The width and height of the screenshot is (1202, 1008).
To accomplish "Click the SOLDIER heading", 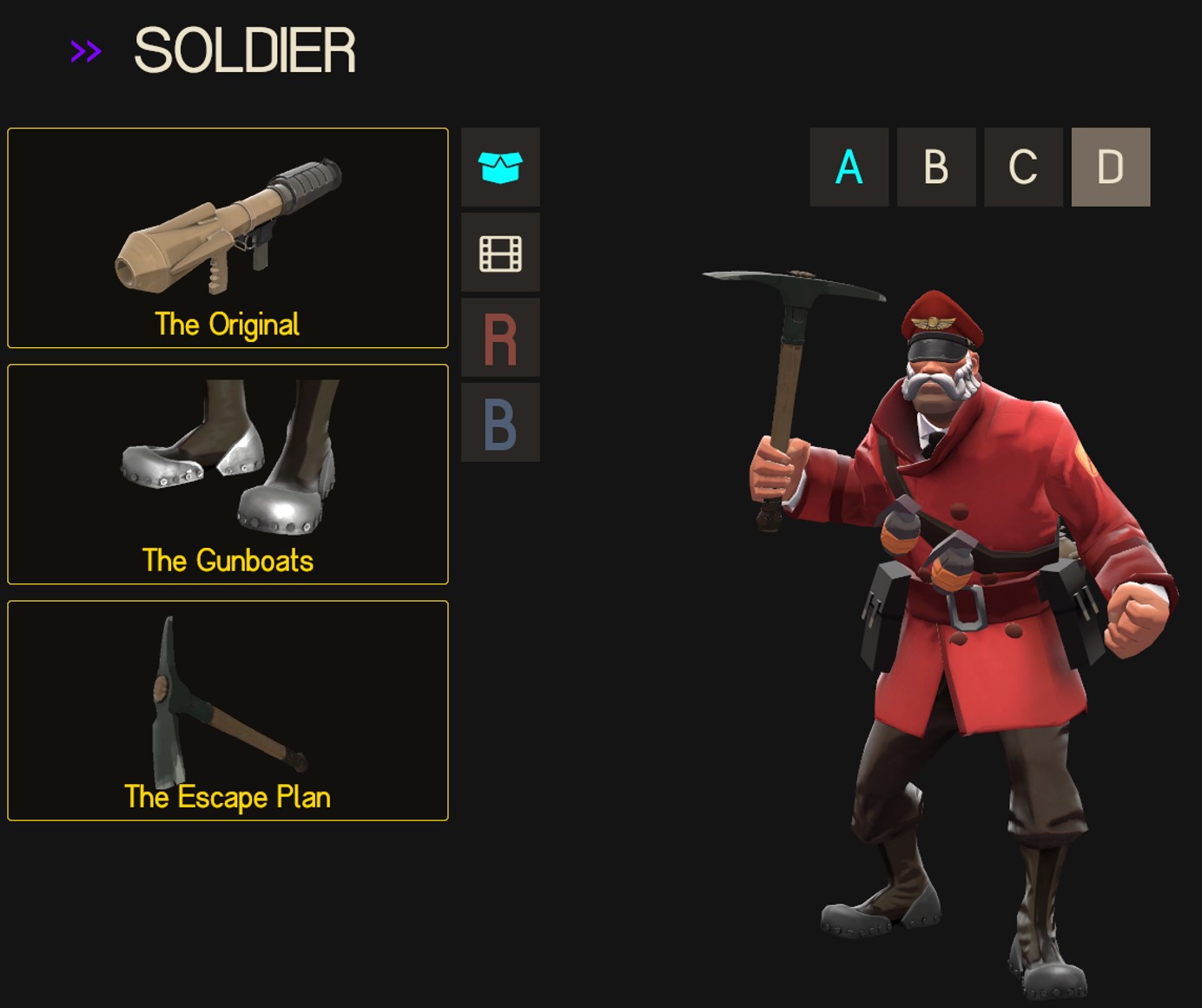I will coord(246,52).
